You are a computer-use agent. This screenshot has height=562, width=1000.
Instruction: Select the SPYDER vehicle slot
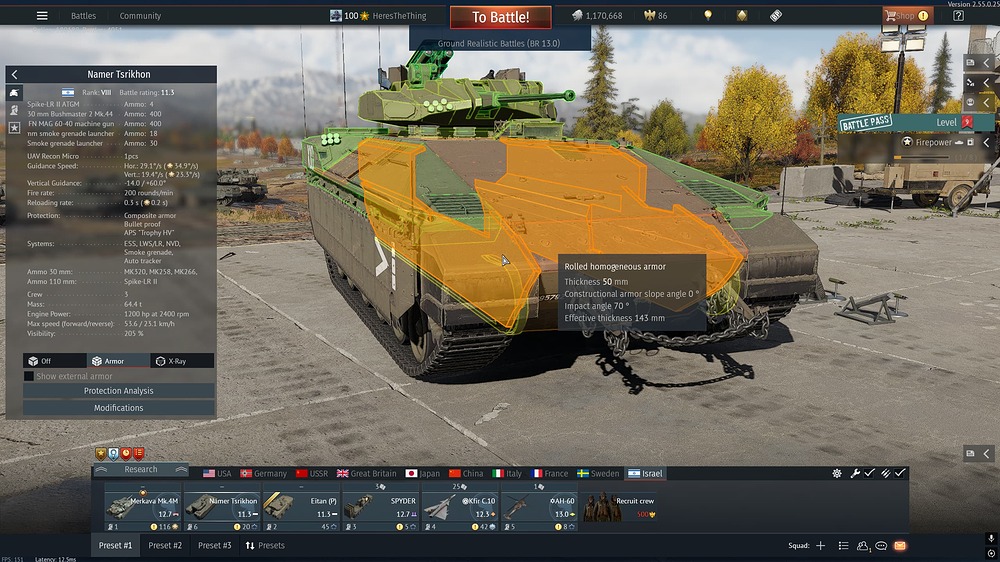pos(380,506)
